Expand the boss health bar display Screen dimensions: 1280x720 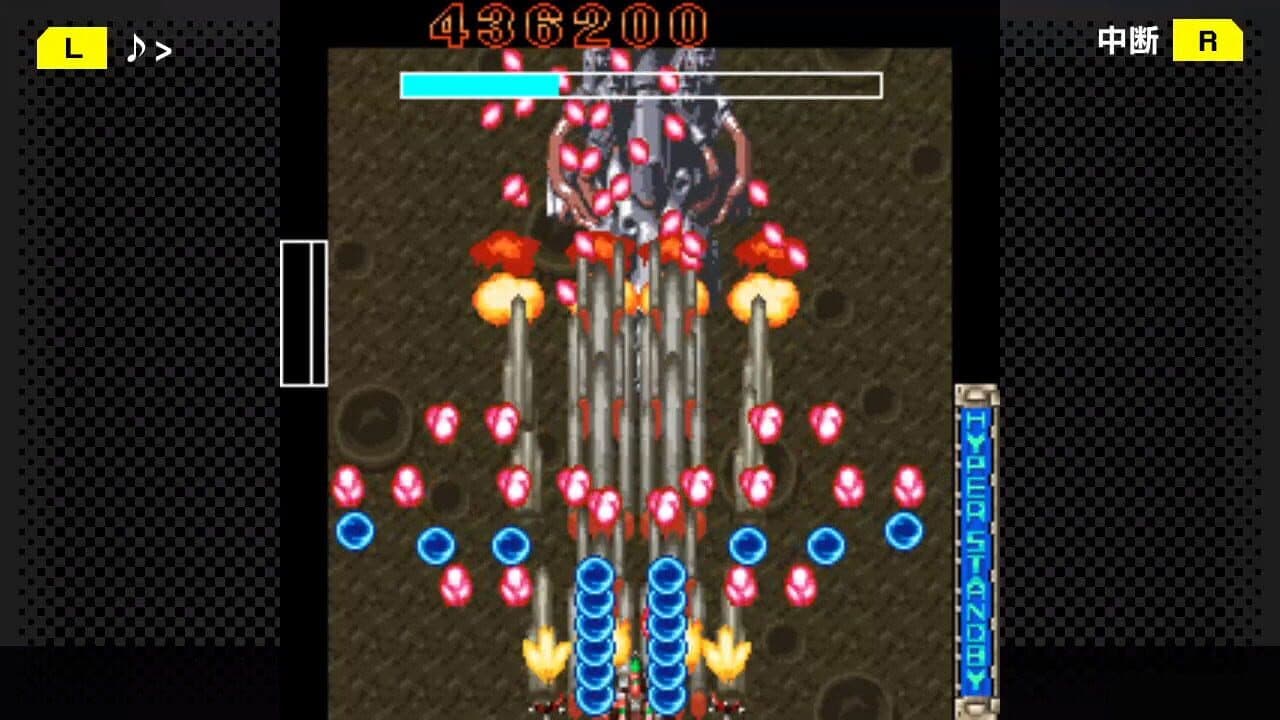640,86
